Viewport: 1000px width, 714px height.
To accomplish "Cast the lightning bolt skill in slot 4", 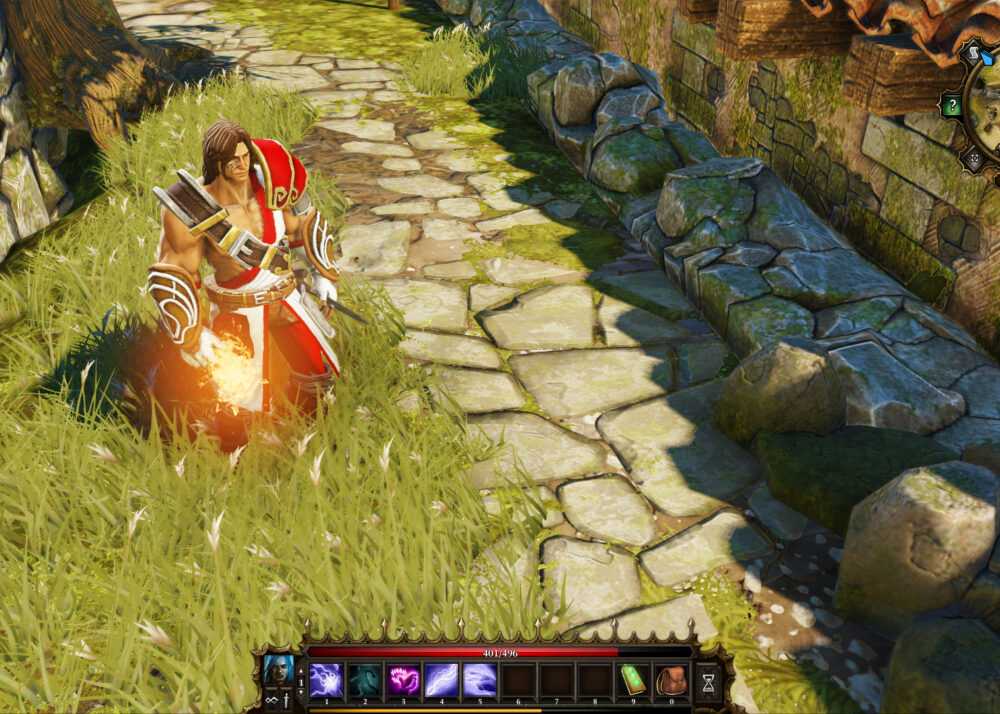I will [442, 679].
